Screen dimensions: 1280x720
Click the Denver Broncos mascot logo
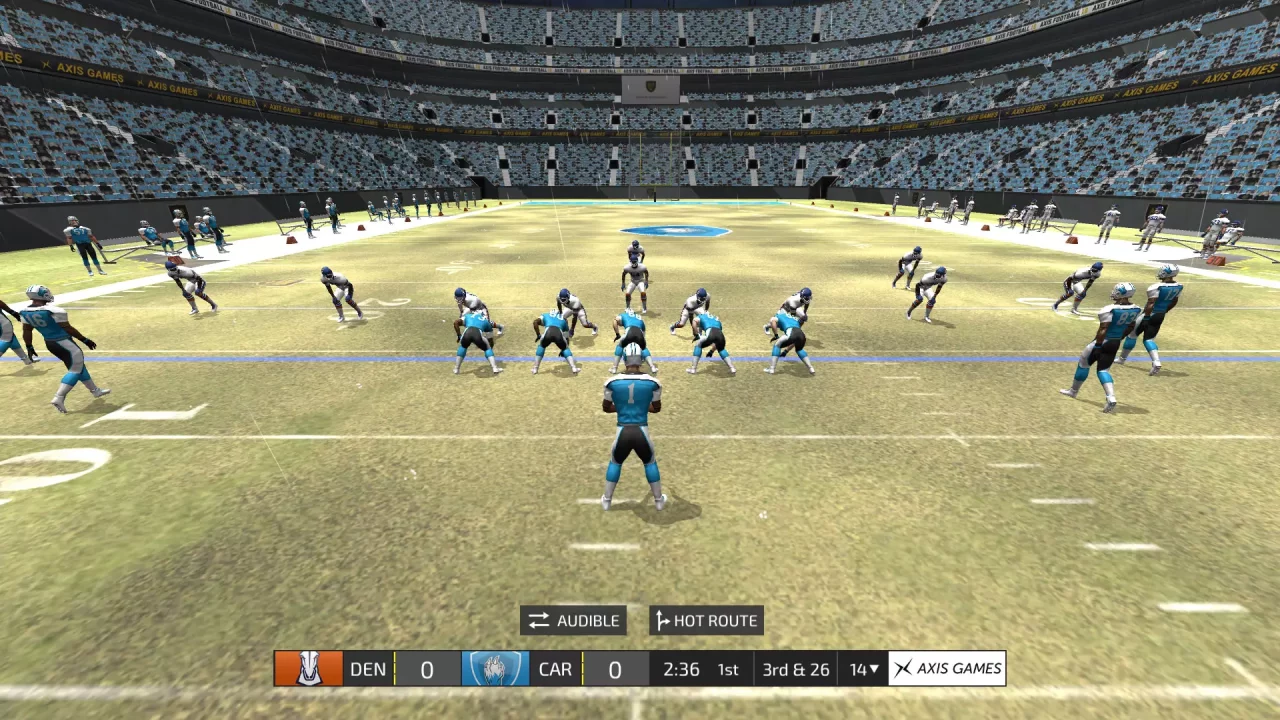click(309, 669)
